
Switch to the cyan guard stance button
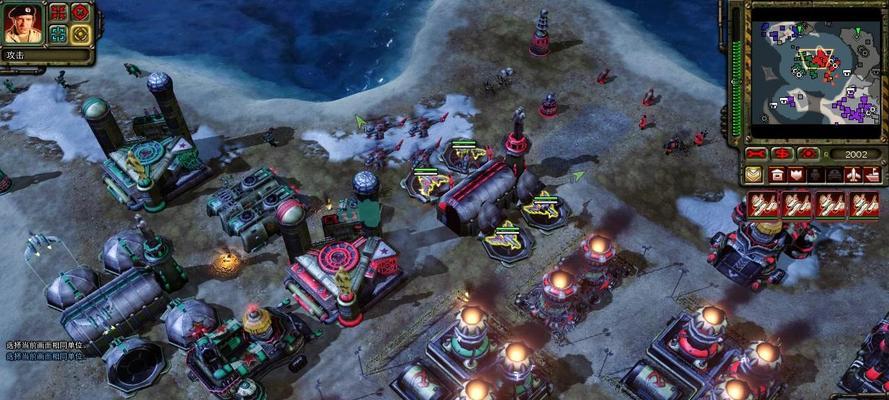[59, 33]
